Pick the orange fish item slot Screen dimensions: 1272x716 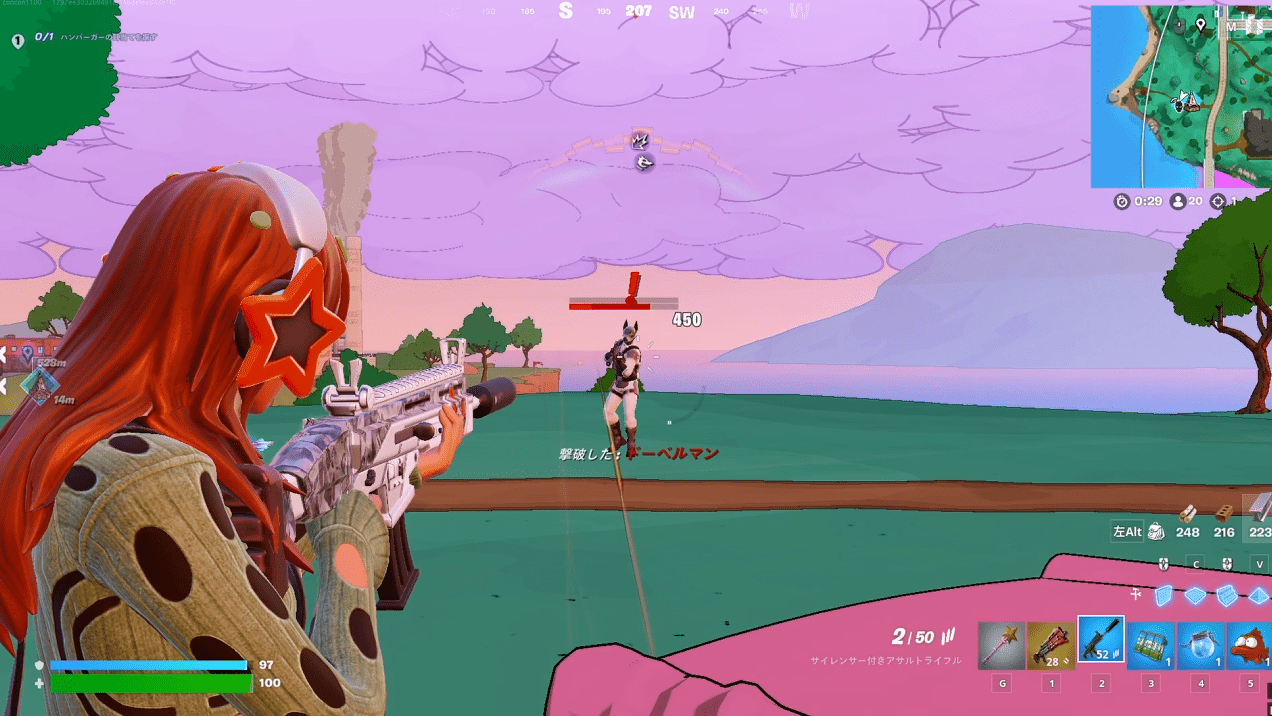point(1249,645)
